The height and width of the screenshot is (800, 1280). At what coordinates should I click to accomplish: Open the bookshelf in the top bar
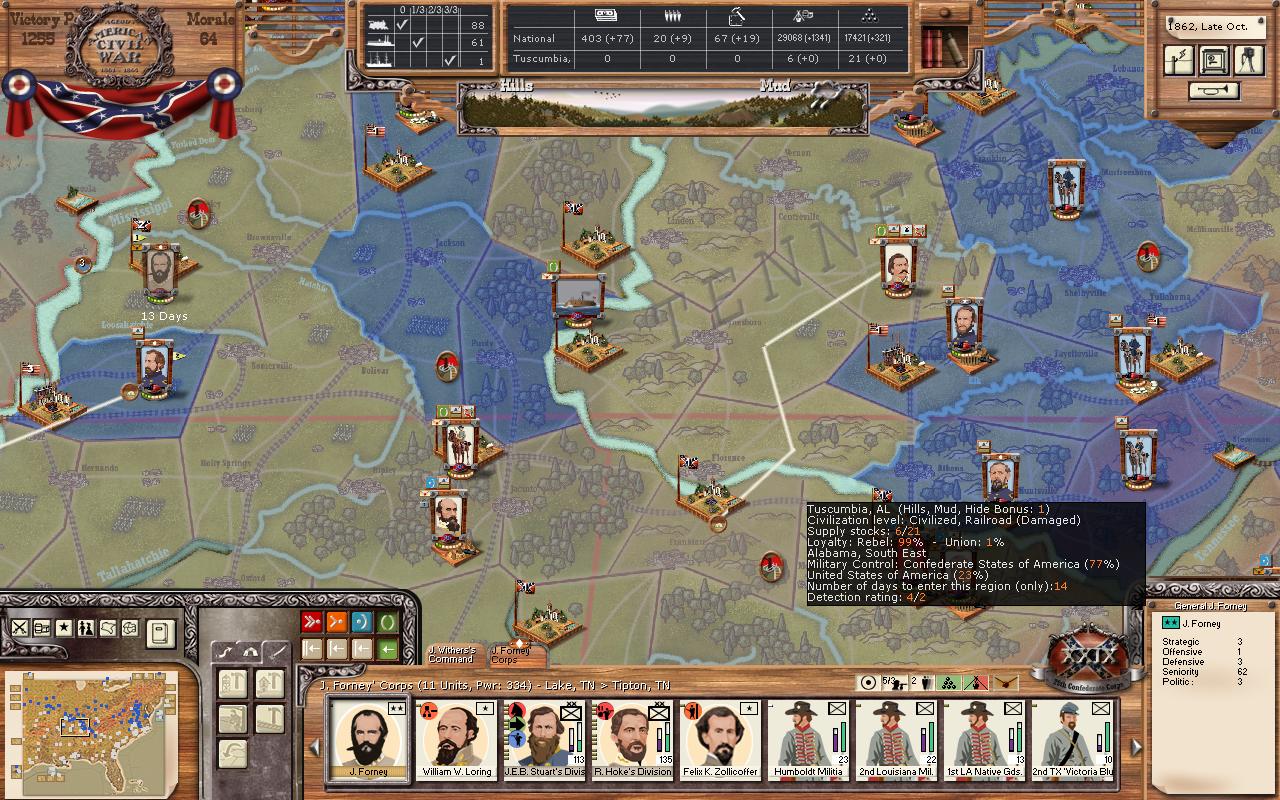click(943, 43)
